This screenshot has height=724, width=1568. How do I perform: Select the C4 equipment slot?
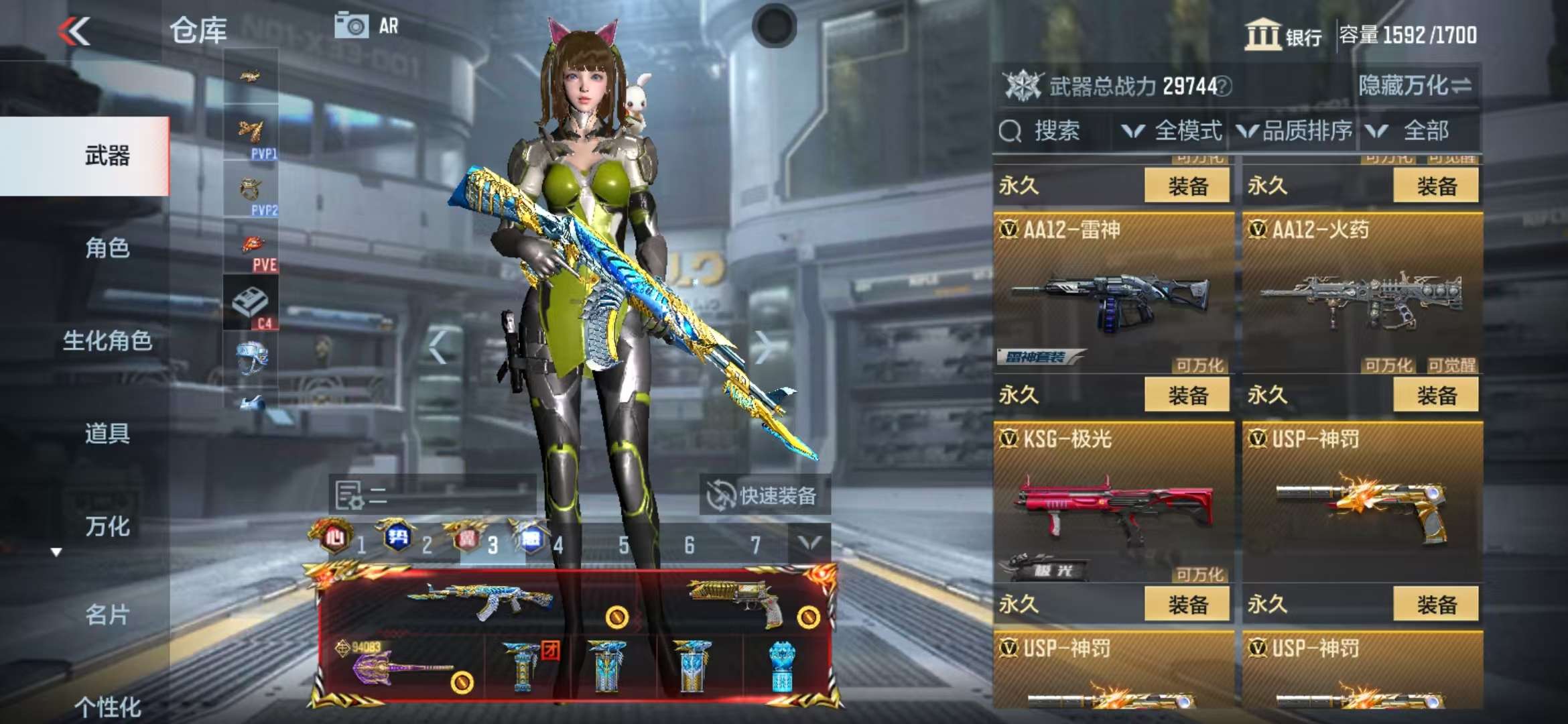251,305
